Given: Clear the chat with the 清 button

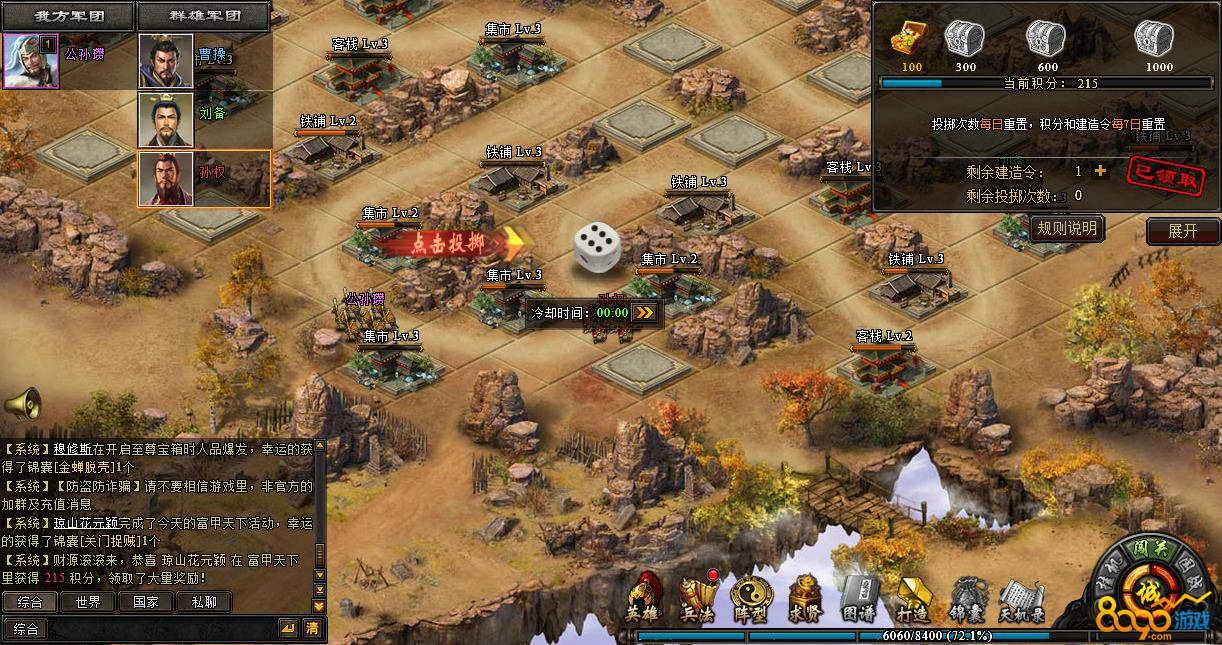Looking at the screenshot, I should coord(313,628).
